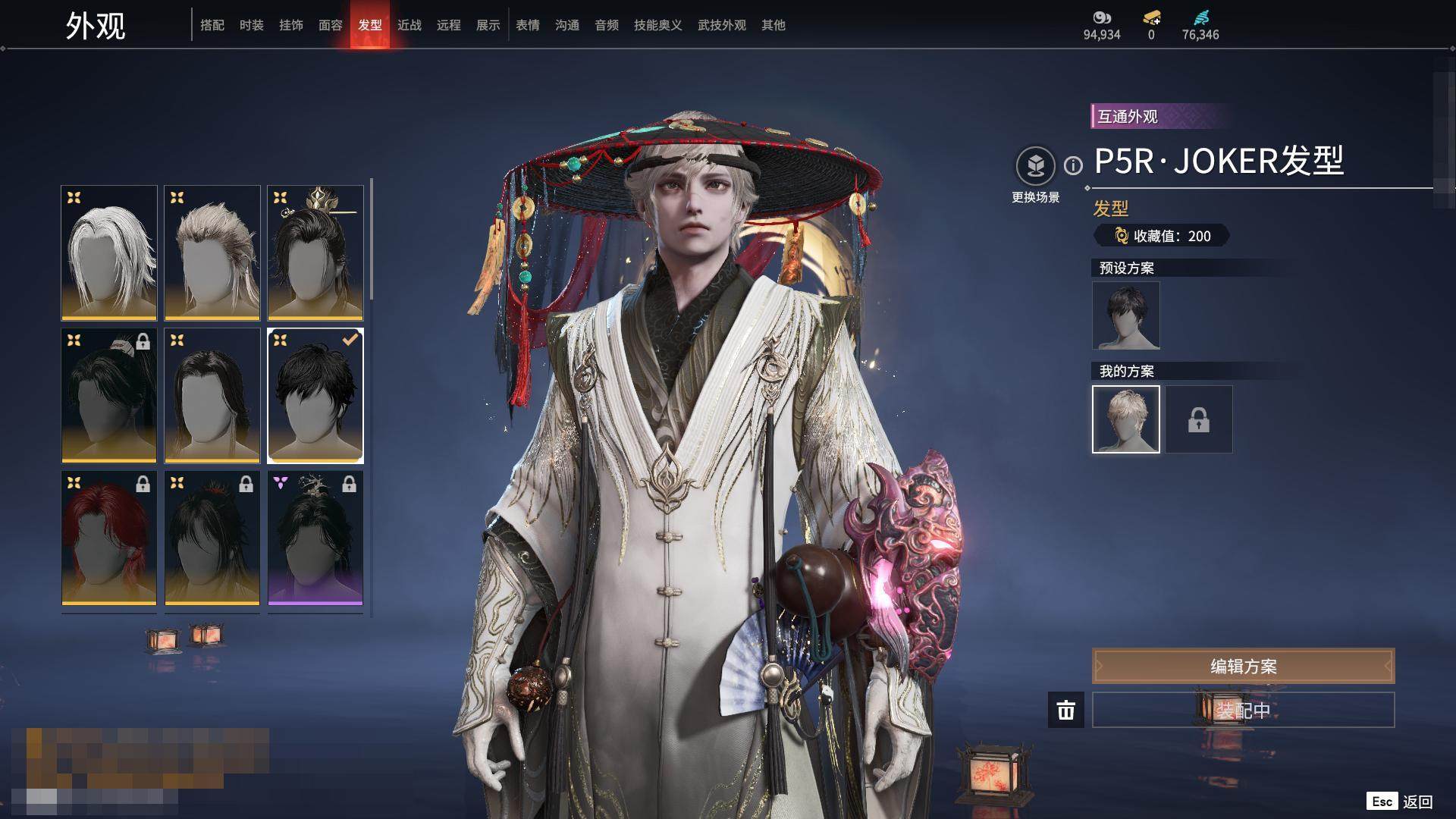Image resolution: width=1456 pixels, height=819 pixels.
Task: Click the locked second custom scheme slot
Action: coord(1199,419)
